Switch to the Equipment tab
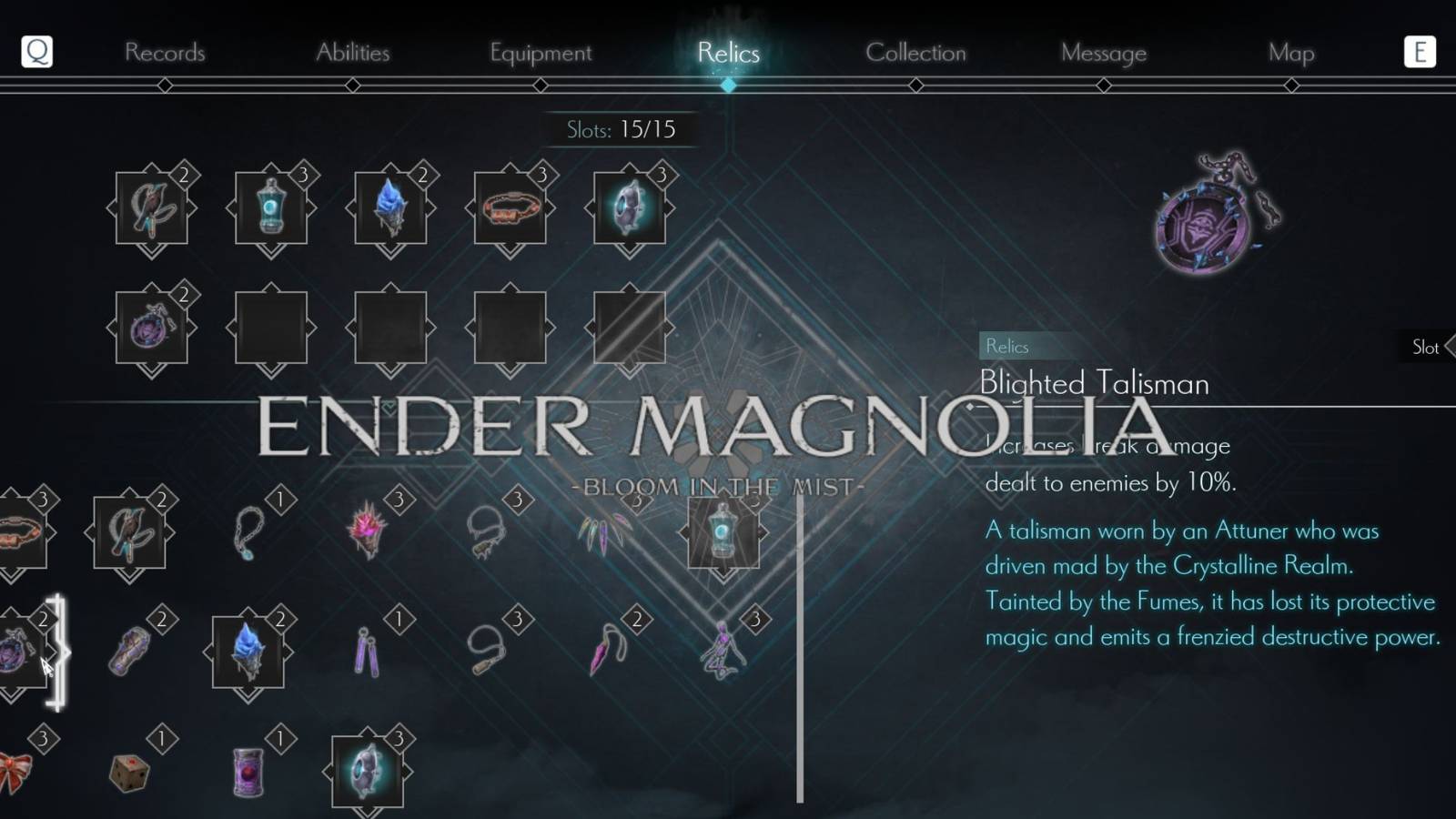Viewport: 1456px width, 819px height. click(x=541, y=53)
